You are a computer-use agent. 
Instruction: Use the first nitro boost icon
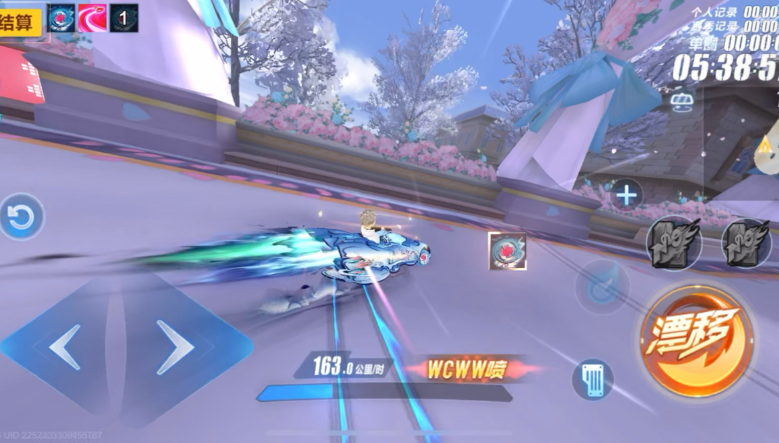671,243
